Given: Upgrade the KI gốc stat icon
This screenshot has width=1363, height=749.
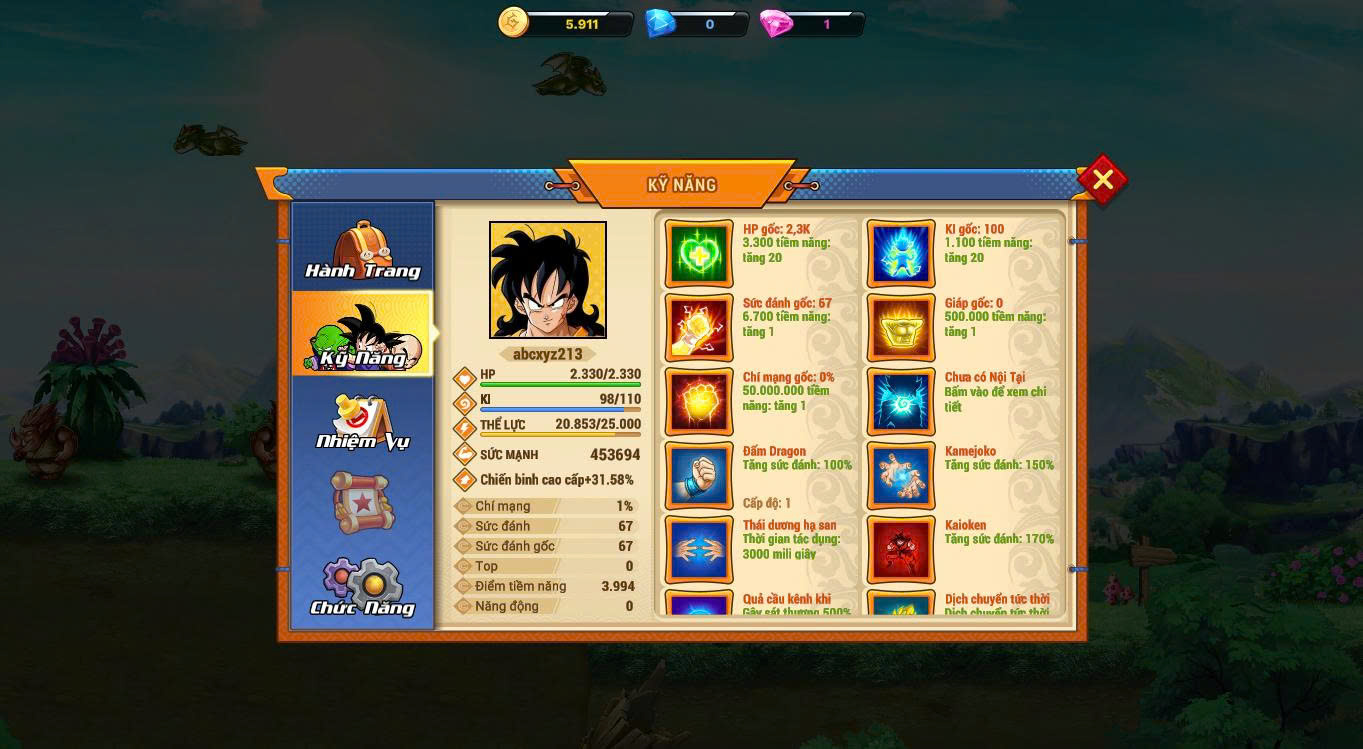Looking at the screenshot, I should 901,254.
